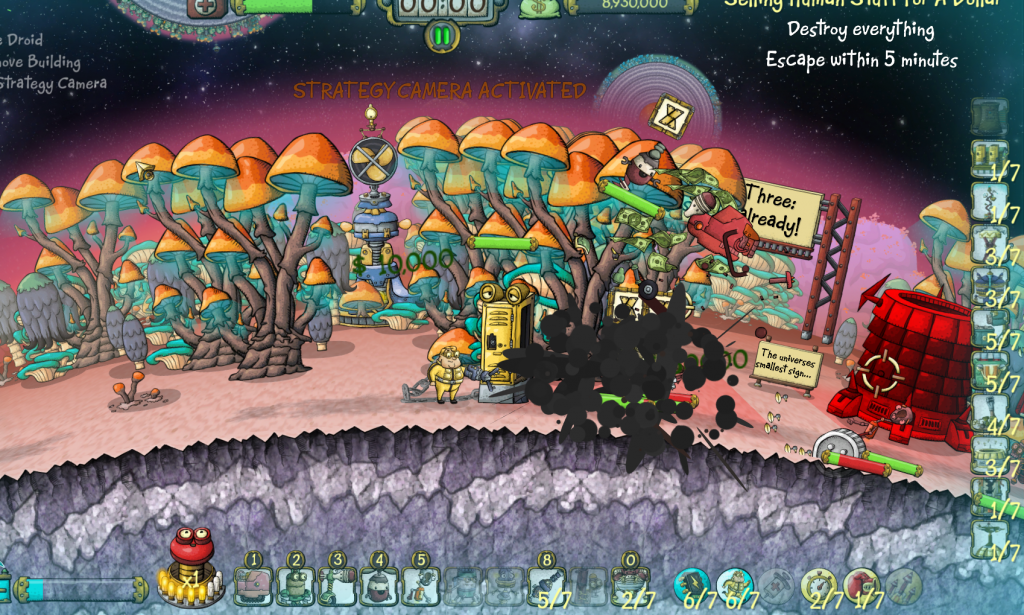This screenshot has width=1024, height=615.
Task: Choose hotbar slot number 0
Action: tap(630, 585)
